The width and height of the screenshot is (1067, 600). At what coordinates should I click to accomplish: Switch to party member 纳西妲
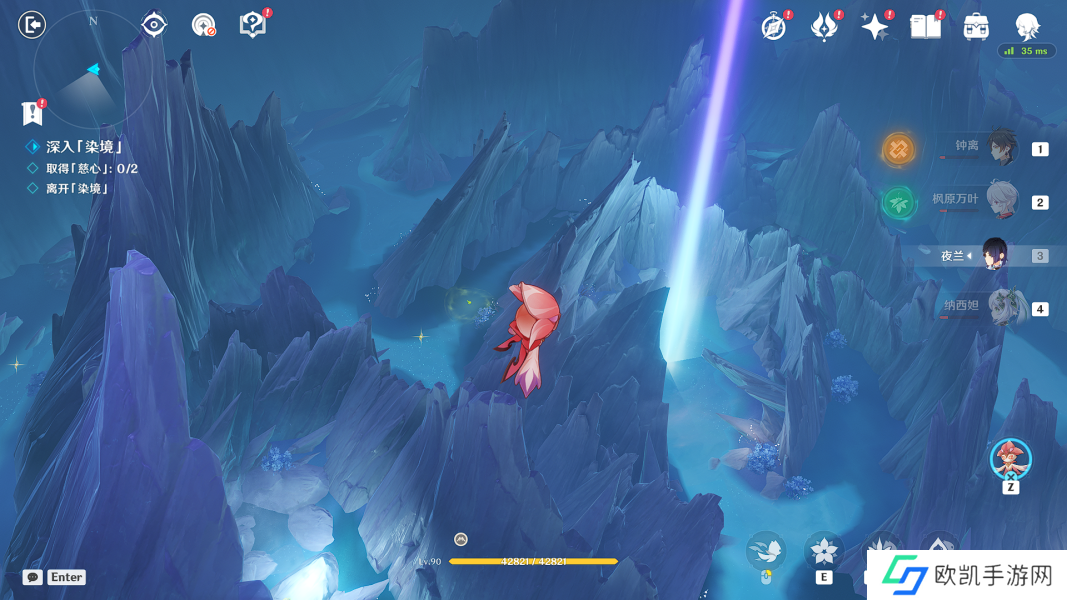click(x=998, y=308)
